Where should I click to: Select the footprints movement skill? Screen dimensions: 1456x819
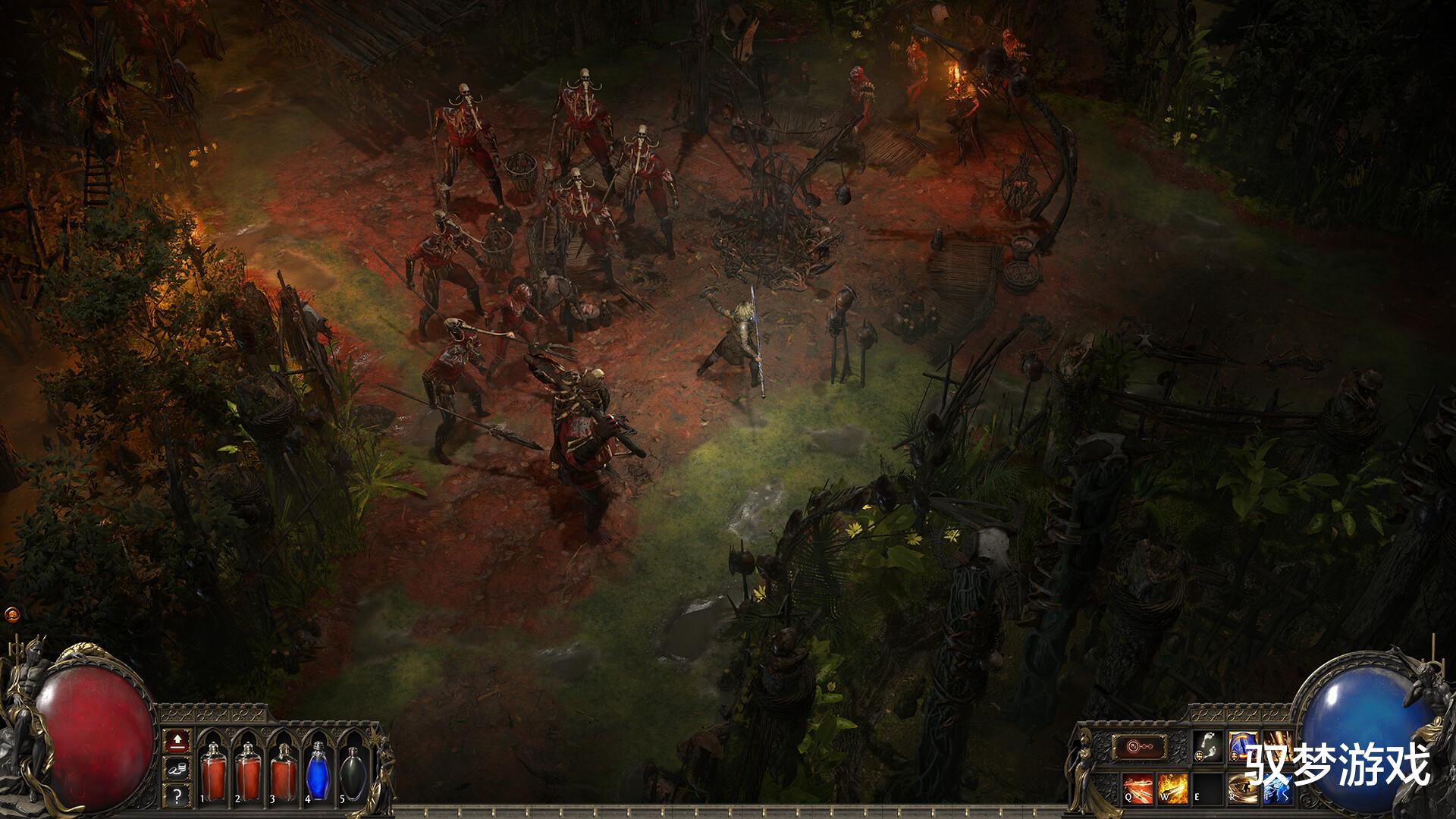pos(1207,747)
